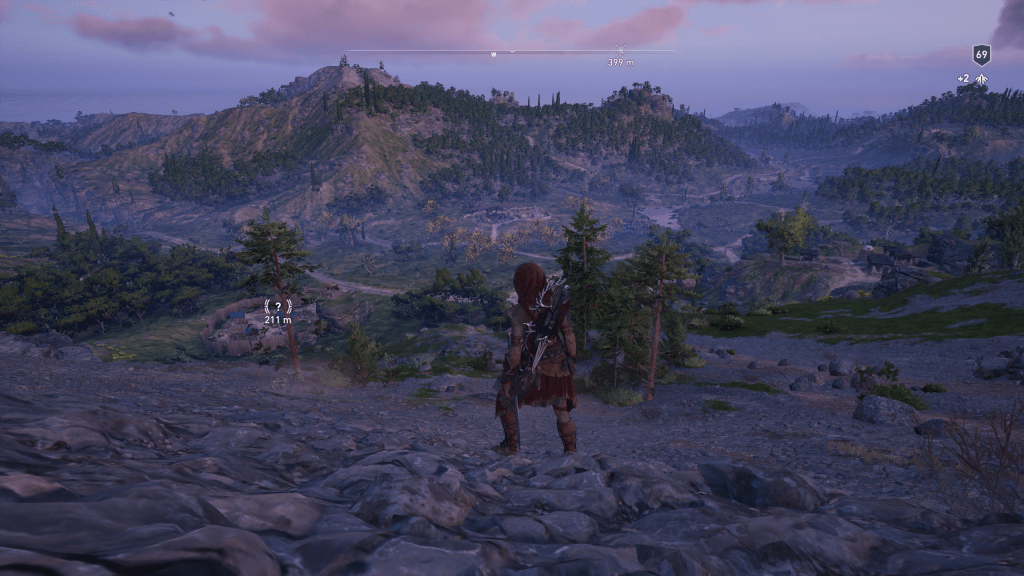Open the +2 ability points indicator
This screenshot has width=1024, height=576.
pyautogui.click(x=972, y=79)
